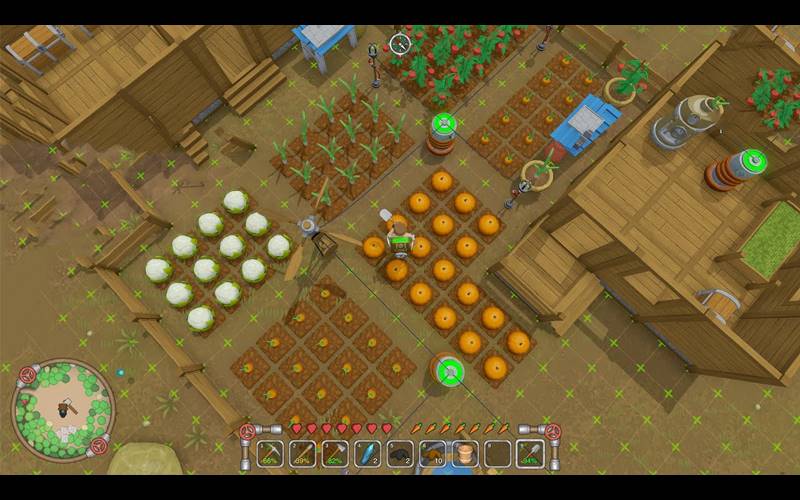Image resolution: width=800 pixels, height=500 pixels.
Task: Choose the blue crystal hotbar slot
Action: pyautogui.click(x=367, y=454)
